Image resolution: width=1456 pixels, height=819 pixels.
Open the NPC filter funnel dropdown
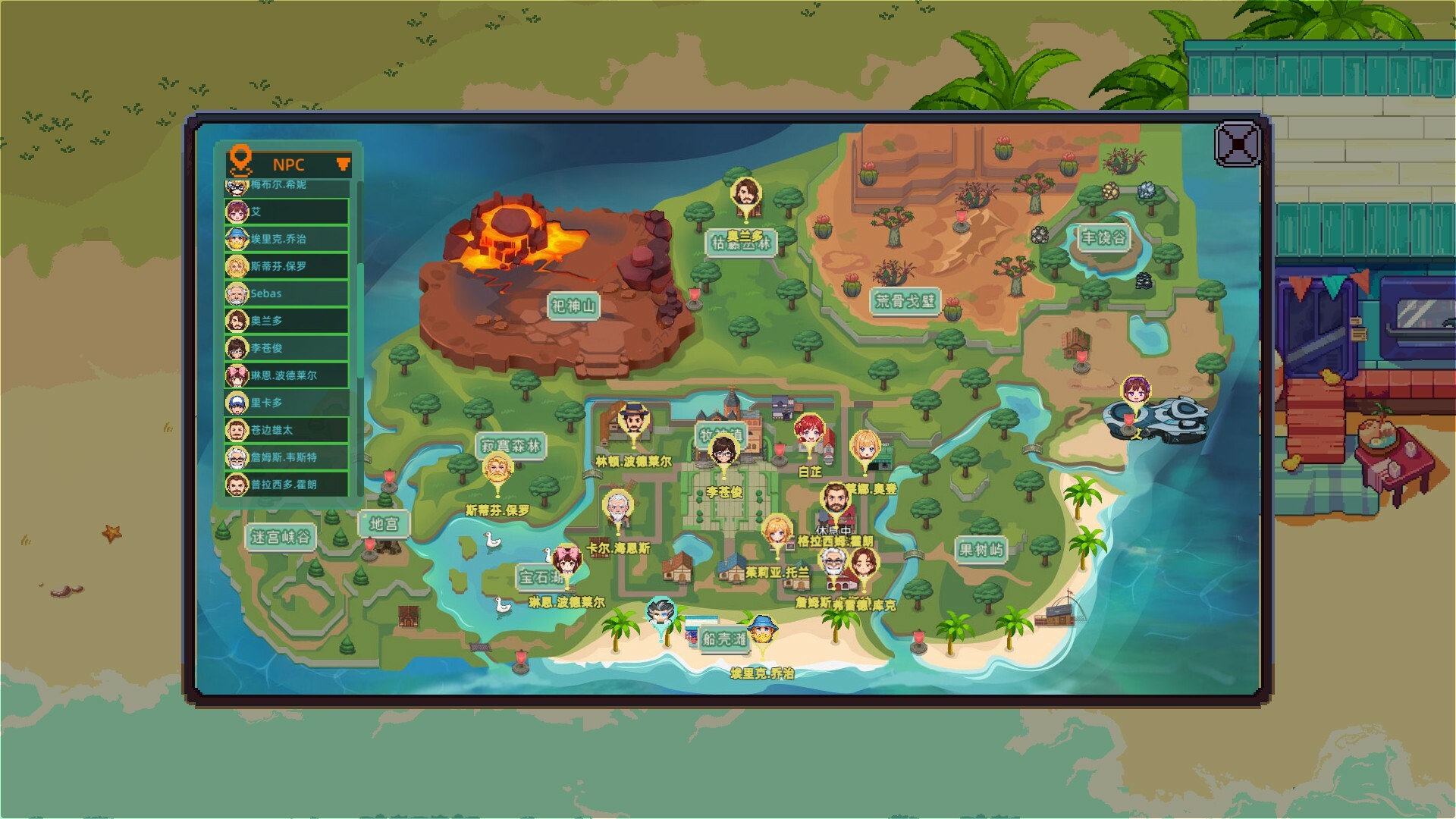(x=343, y=164)
